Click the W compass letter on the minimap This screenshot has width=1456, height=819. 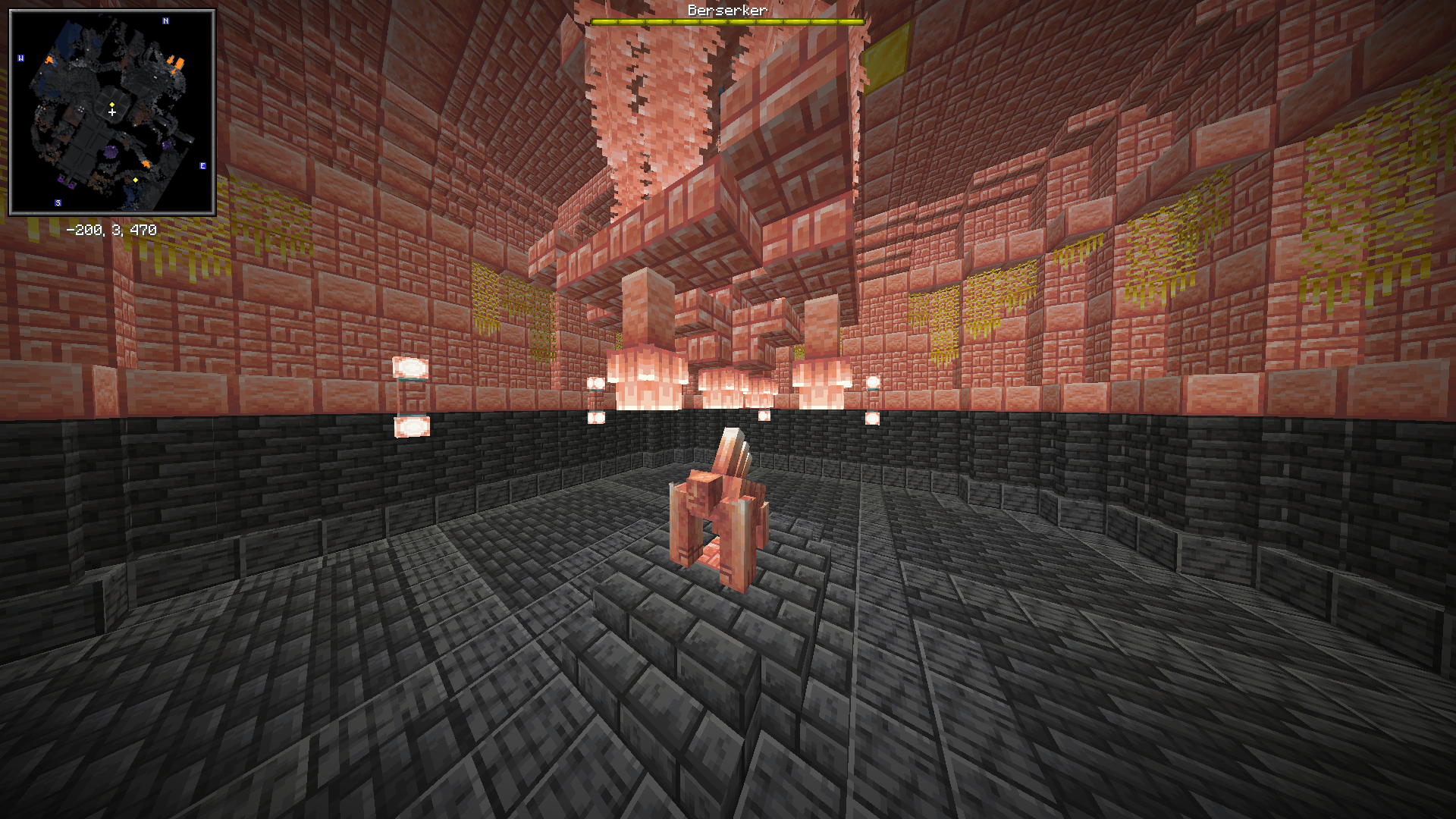[x=21, y=58]
